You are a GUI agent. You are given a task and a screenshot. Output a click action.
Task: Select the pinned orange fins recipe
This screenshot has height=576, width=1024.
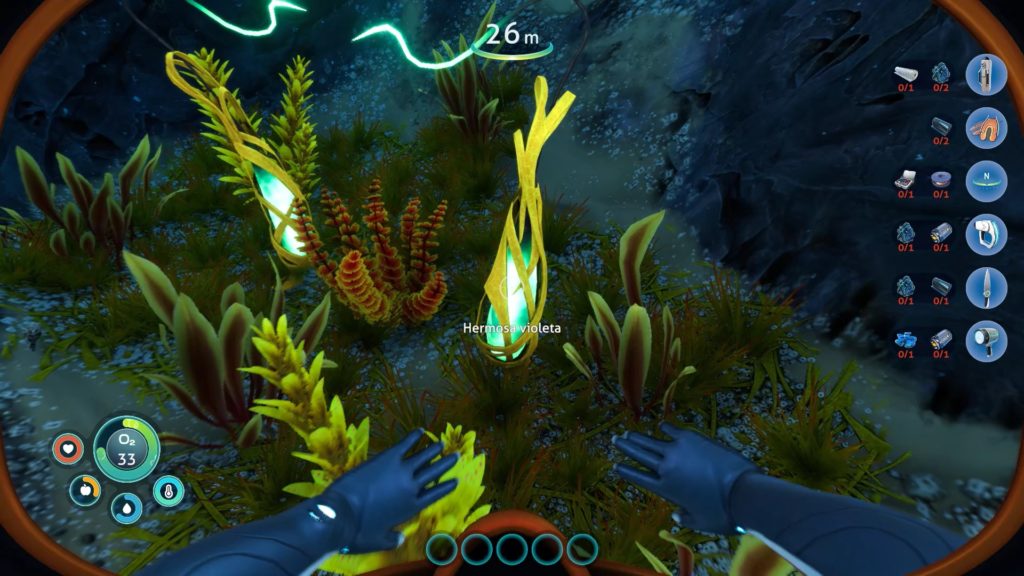[985, 128]
